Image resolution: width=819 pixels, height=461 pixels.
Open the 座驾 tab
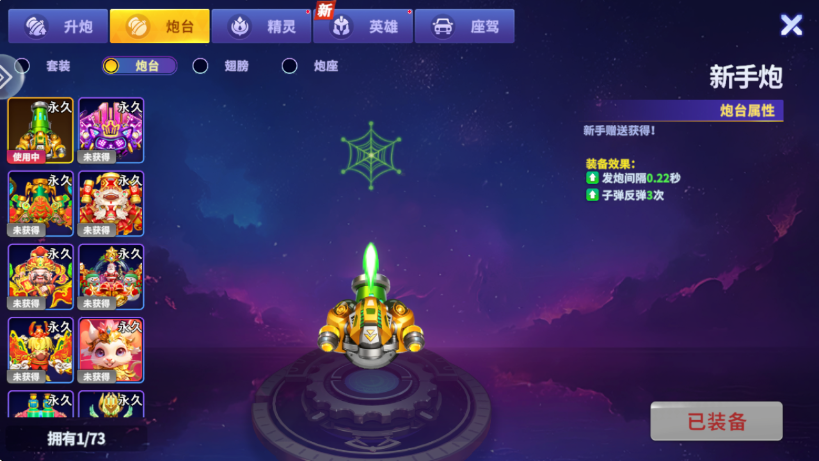465,26
